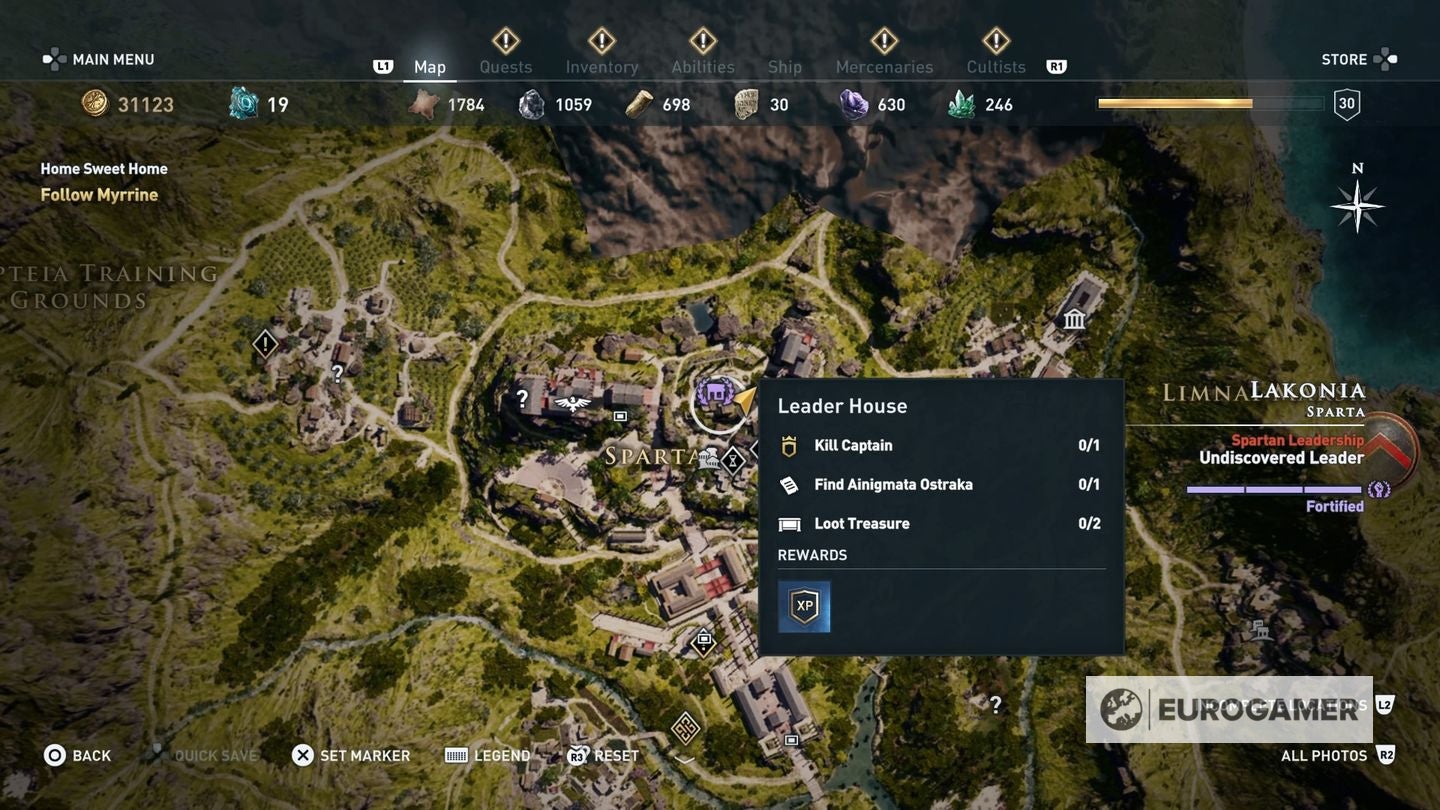The width and height of the screenshot is (1440, 810).
Task: Click the leather resource icon showing 1784
Action: (x=425, y=103)
